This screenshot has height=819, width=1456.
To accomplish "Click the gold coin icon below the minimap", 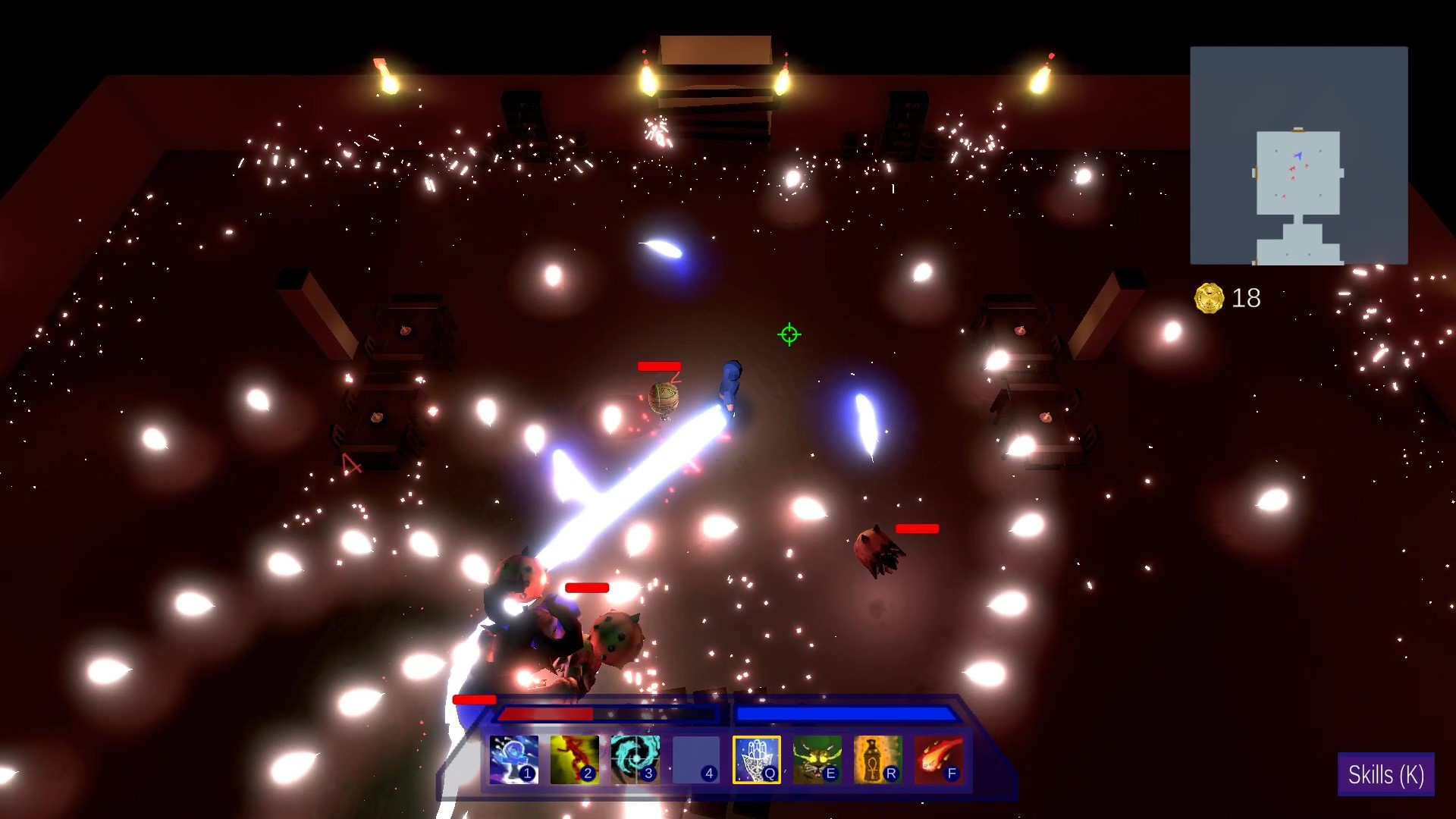I will (x=1210, y=297).
